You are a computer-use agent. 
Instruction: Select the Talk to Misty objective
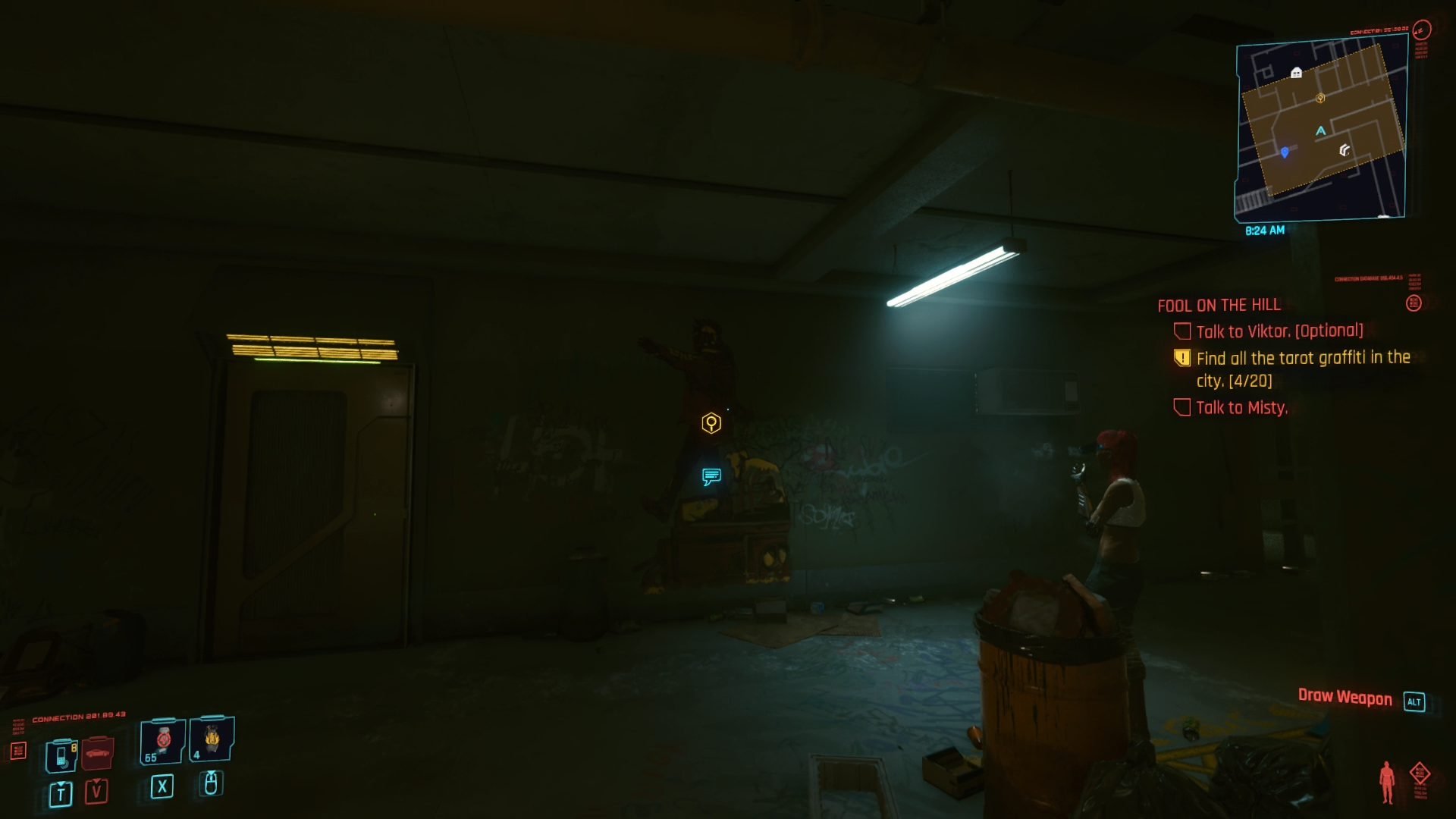tap(1241, 408)
